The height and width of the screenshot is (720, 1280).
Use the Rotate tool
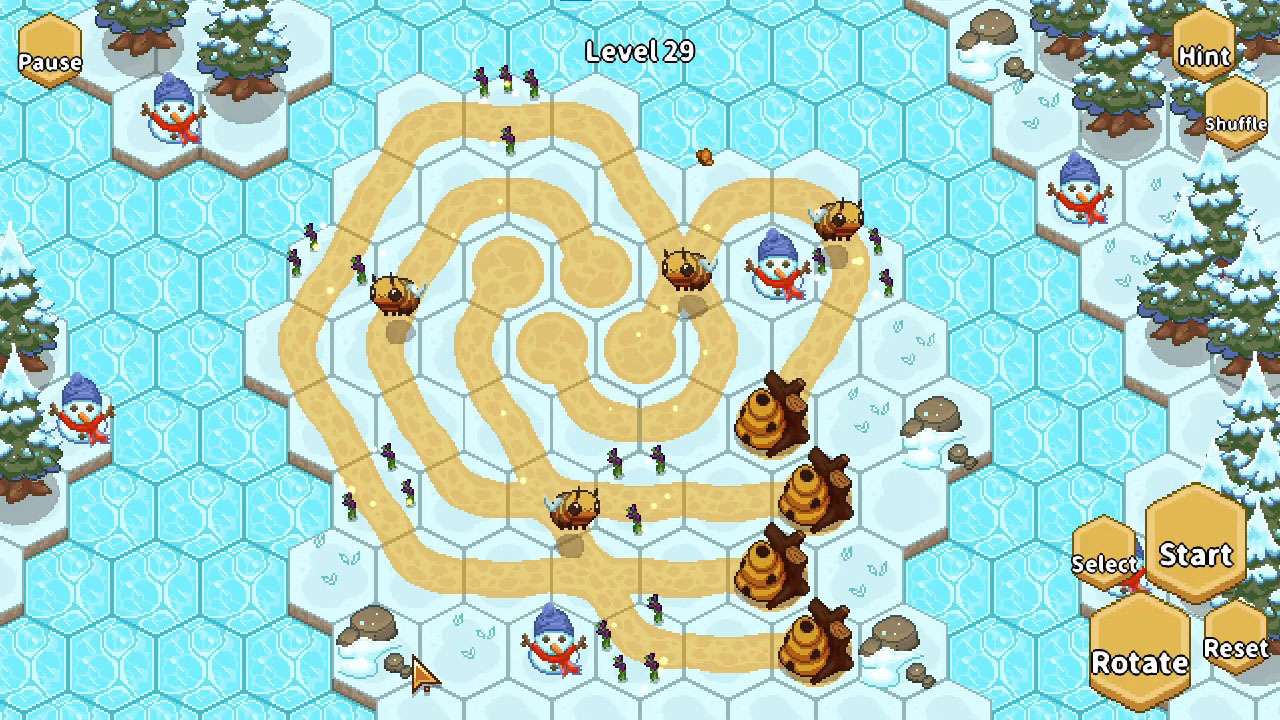1138,662
